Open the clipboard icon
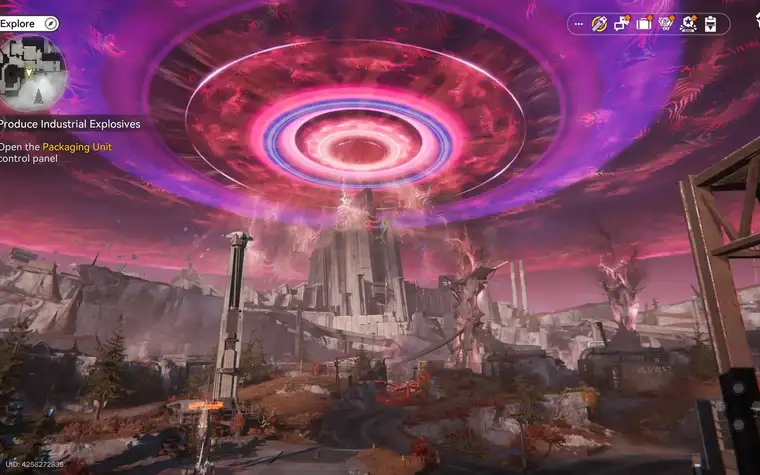Screen dimensions: 760x475 coord(710,23)
